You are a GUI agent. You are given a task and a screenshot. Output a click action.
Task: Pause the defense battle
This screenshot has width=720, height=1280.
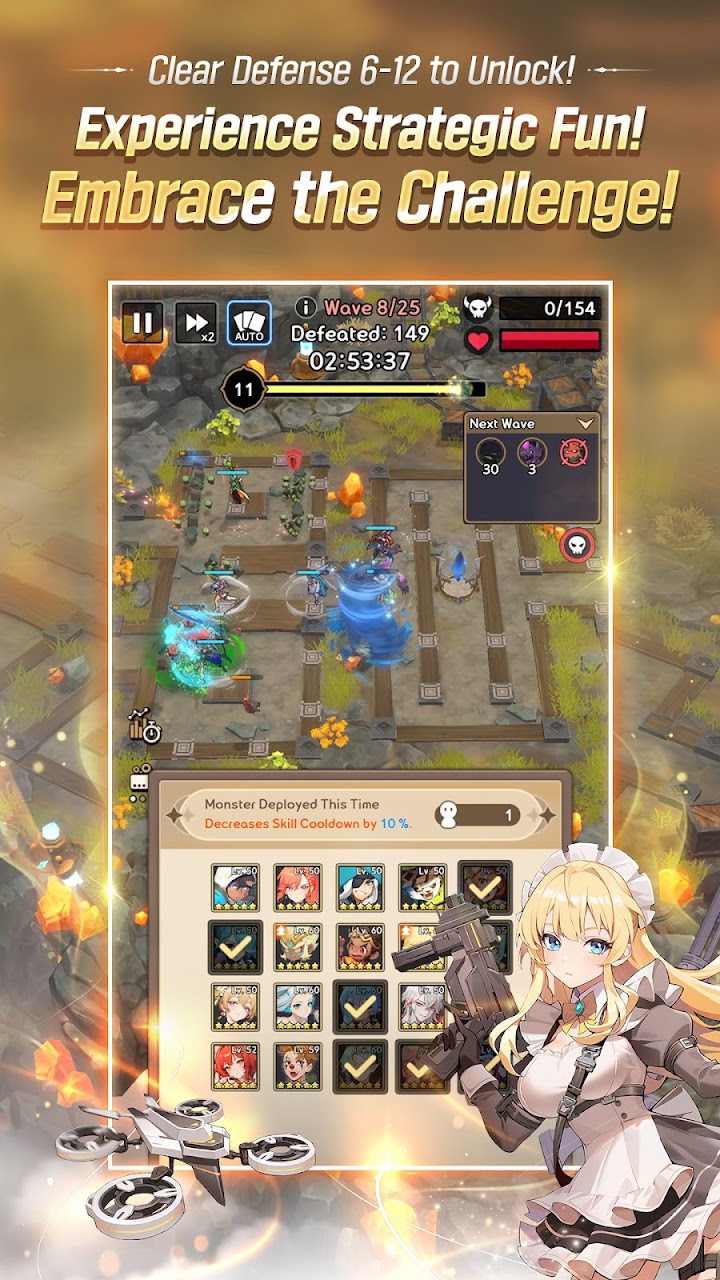coord(143,322)
